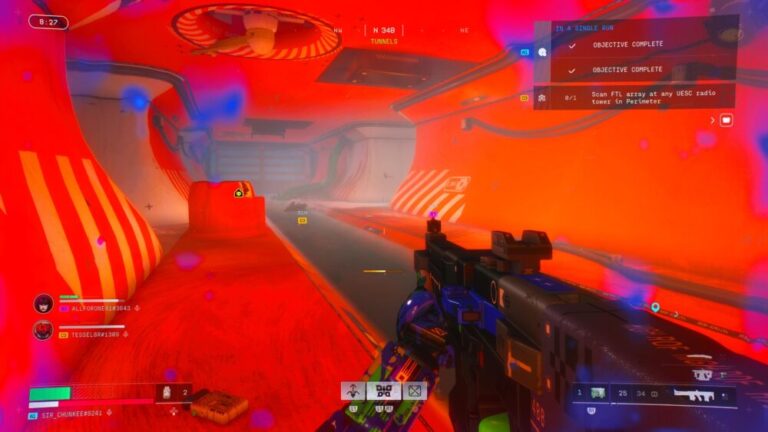This screenshot has height=432, width=768.
Task: Click the white square icon below the objectives
Action: click(726, 120)
